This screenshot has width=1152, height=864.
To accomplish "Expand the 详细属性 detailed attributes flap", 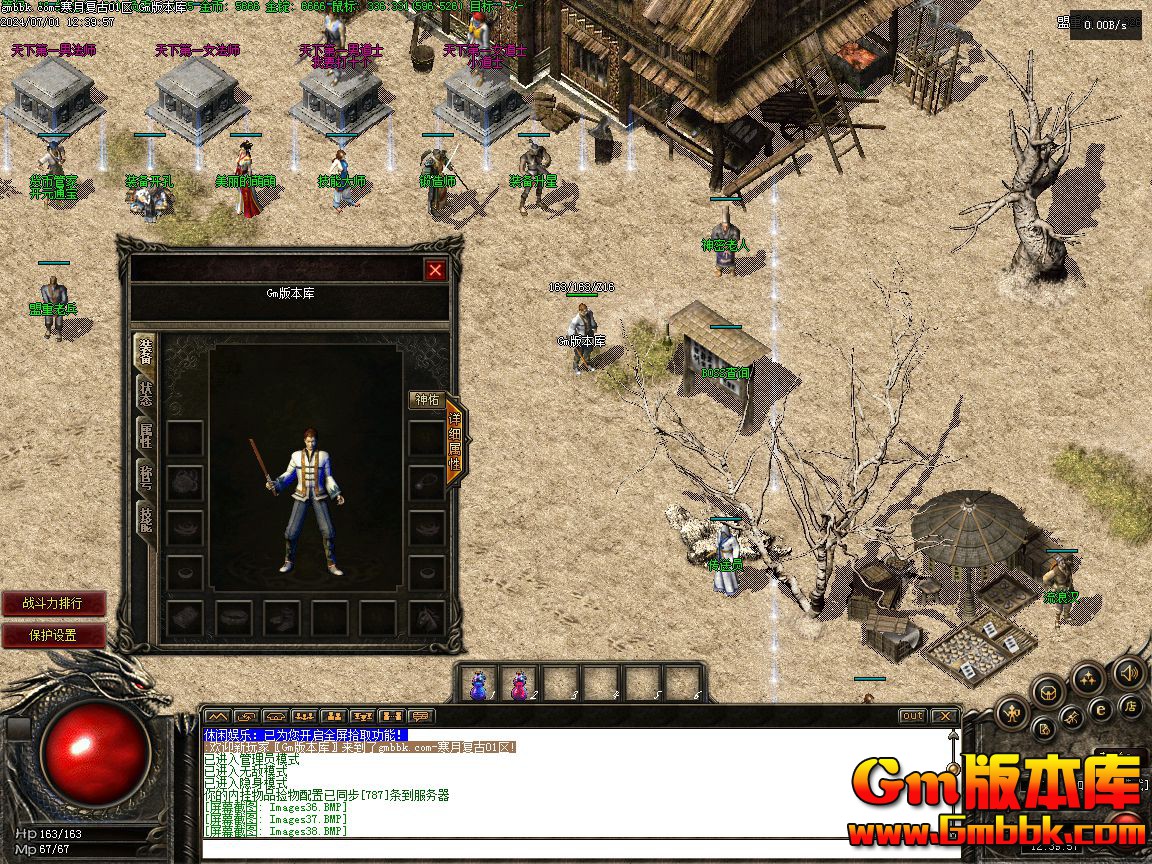I will (x=455, y=440).
